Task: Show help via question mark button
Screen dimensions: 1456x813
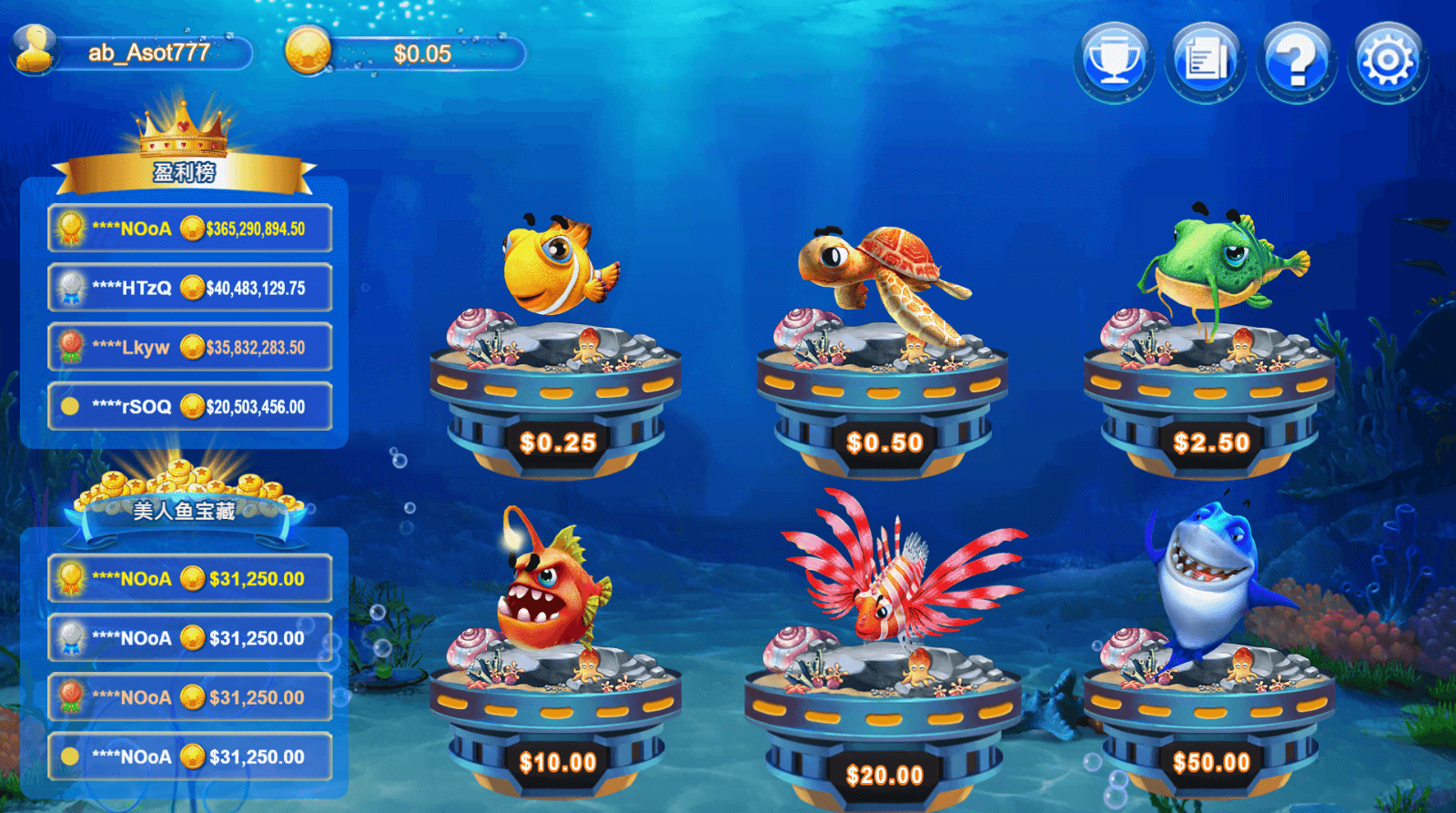Action: (1296, 61)
